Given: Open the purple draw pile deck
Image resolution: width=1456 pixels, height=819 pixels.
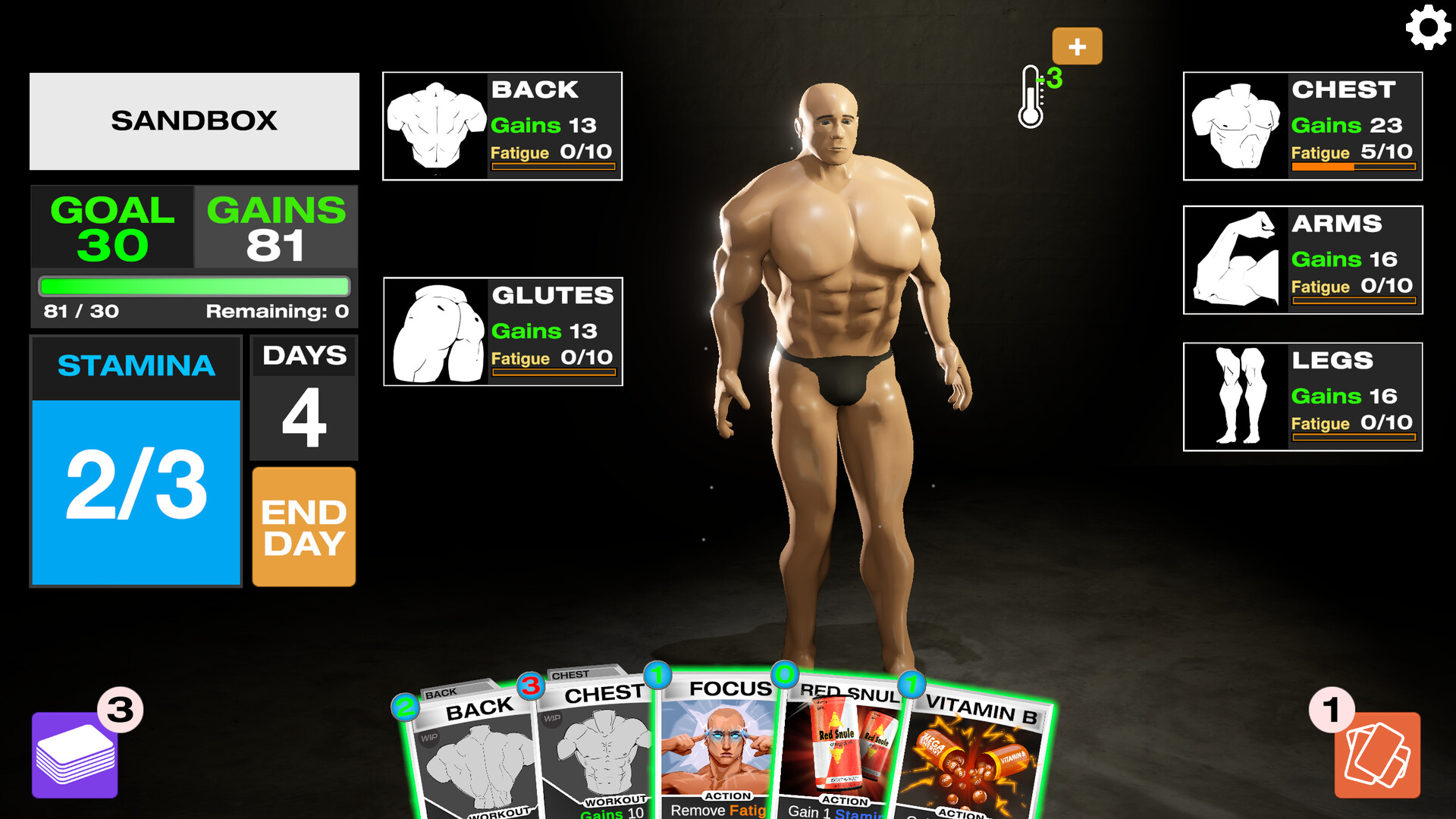Looking at the screenshot, I should pyautogui.click(x=74, y=755).
